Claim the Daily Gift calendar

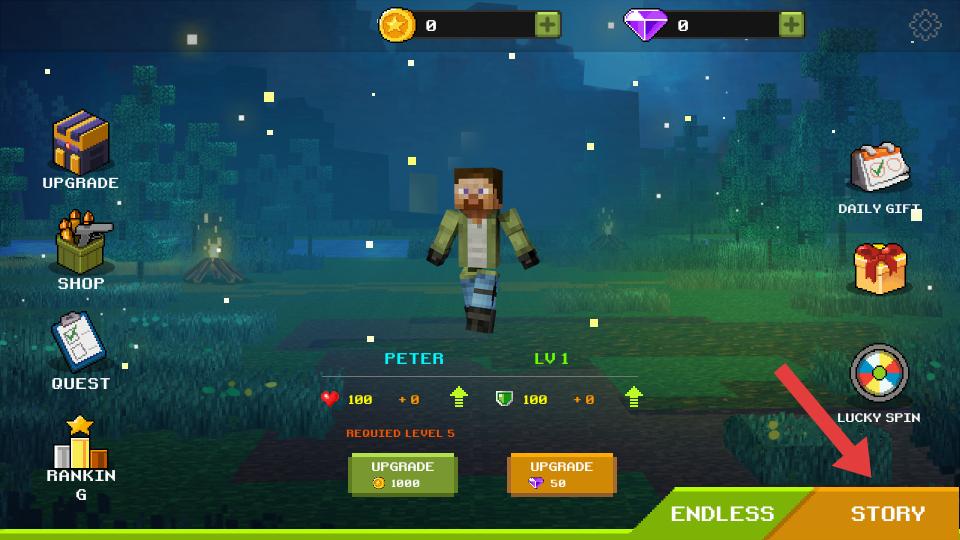point(879,170)
